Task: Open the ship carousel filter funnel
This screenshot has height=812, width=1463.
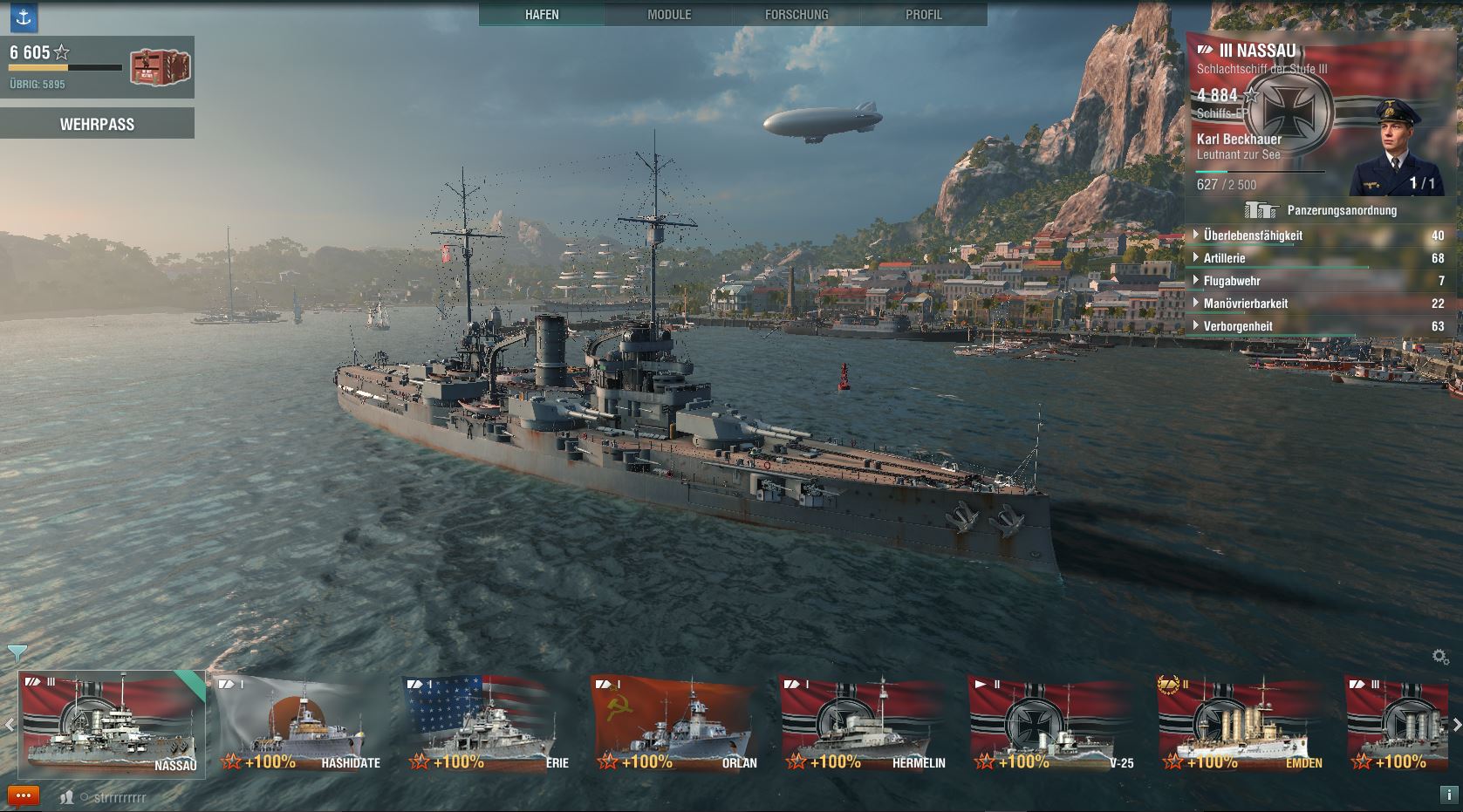Action: 17,652
